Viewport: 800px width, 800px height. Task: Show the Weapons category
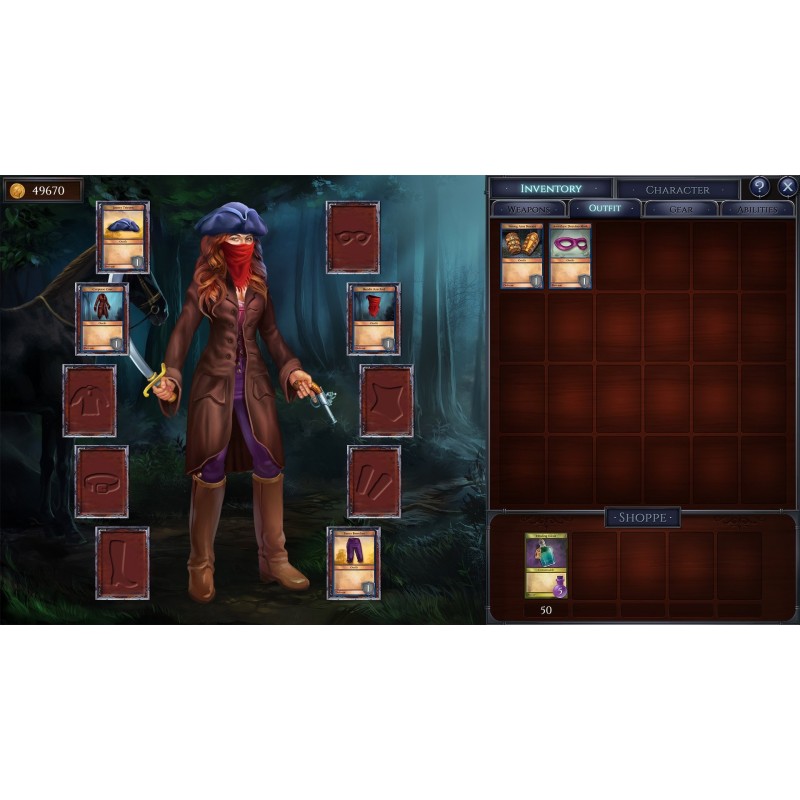528,209
